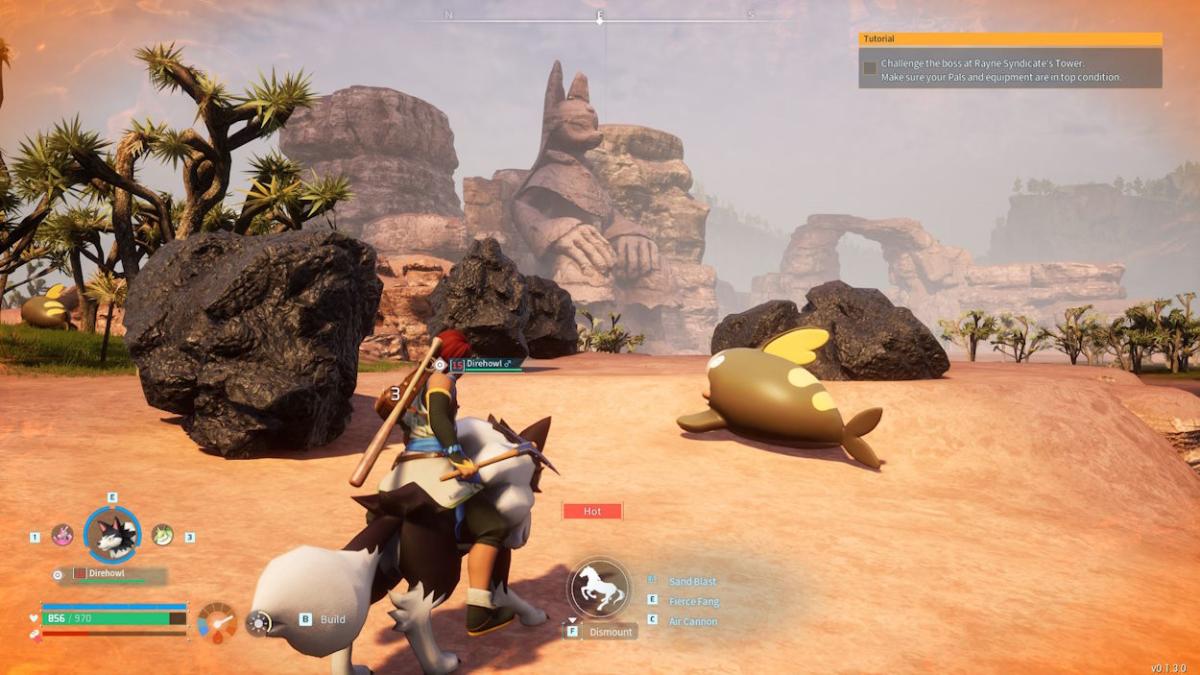Choose the Air Cannon skill
The width and height of the screenshot is (1200, 675).
coord(692,621)
